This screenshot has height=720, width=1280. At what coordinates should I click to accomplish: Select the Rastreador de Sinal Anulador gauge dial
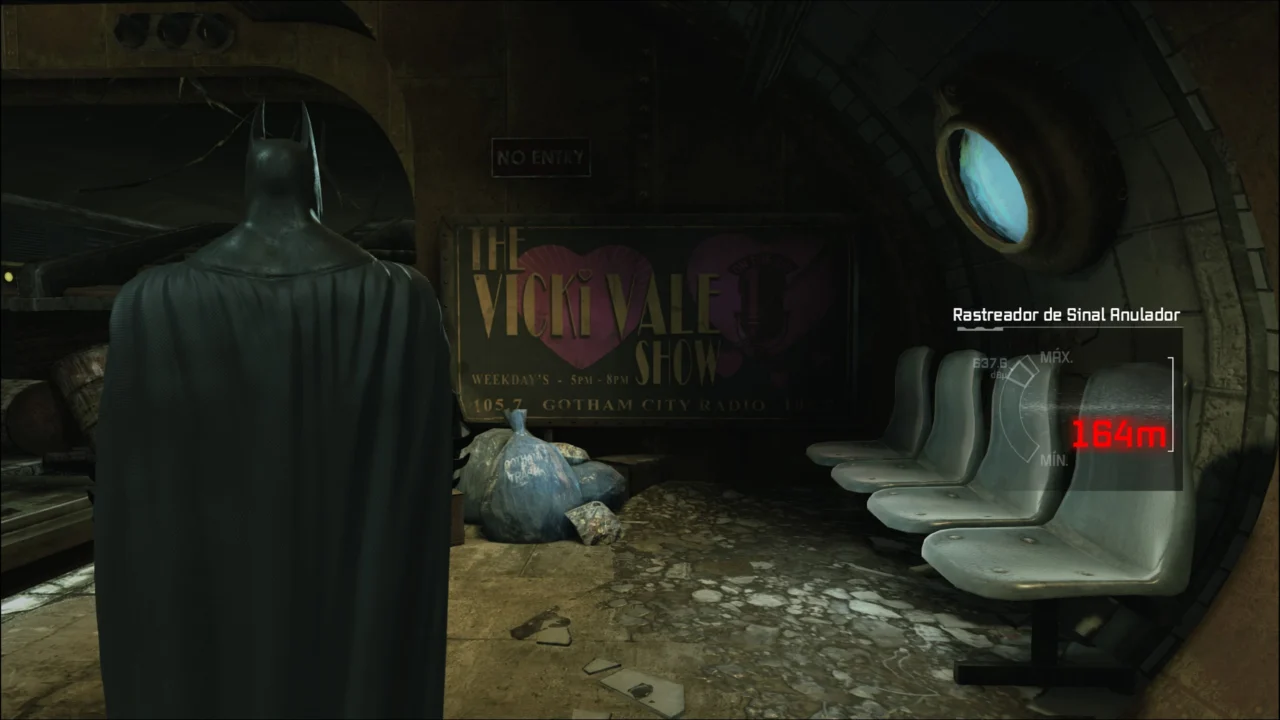[x=1018, y=410]
